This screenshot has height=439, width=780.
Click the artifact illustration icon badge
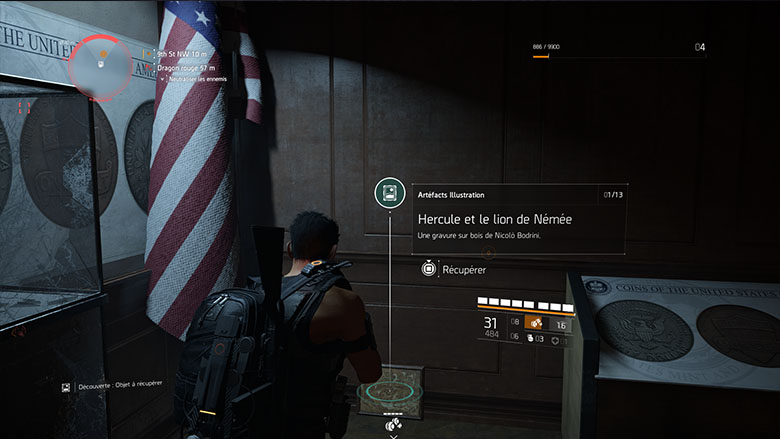click(389, 194)
